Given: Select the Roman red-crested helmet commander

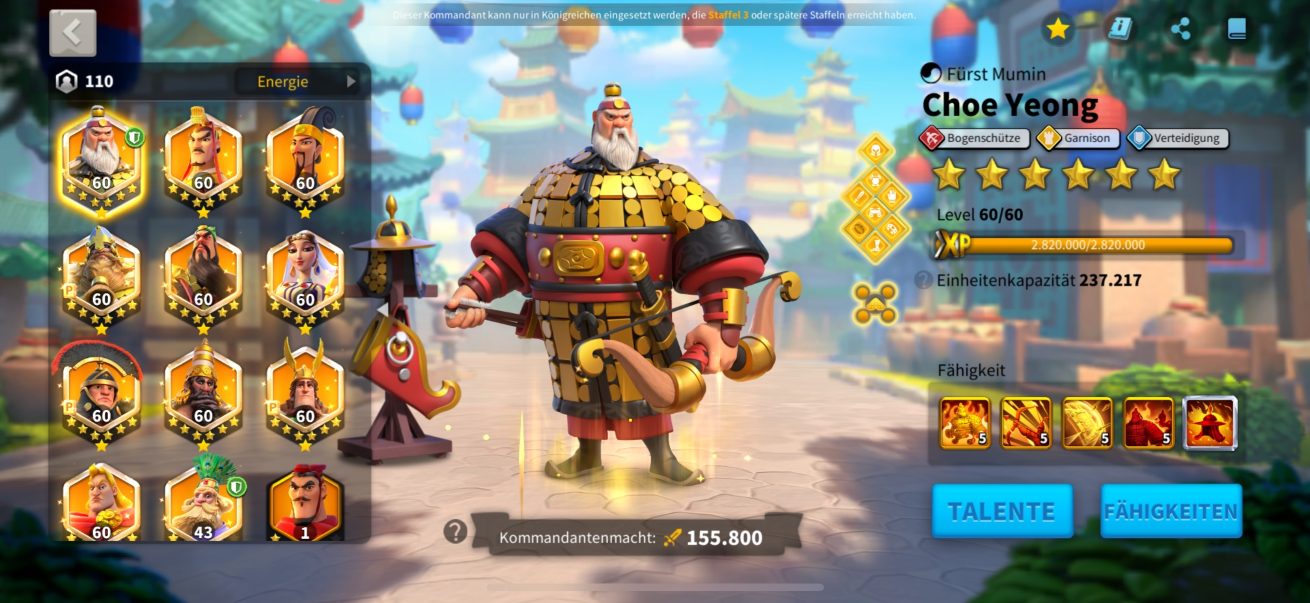Looking at the screenshot, I should coord(101,388).
